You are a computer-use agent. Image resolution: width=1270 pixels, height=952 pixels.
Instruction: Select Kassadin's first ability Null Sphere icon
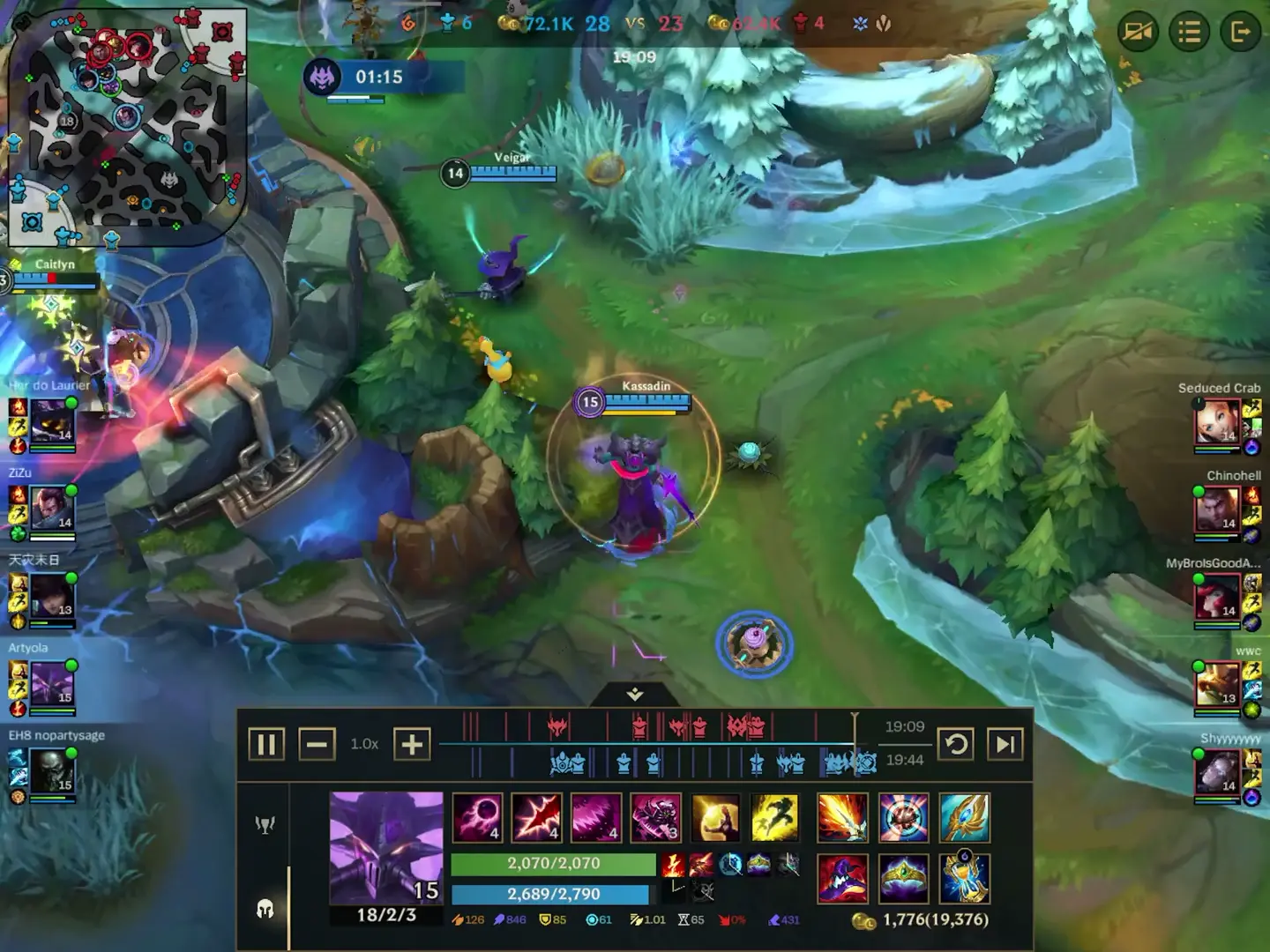pyautogui.click(x=476, y=818)
